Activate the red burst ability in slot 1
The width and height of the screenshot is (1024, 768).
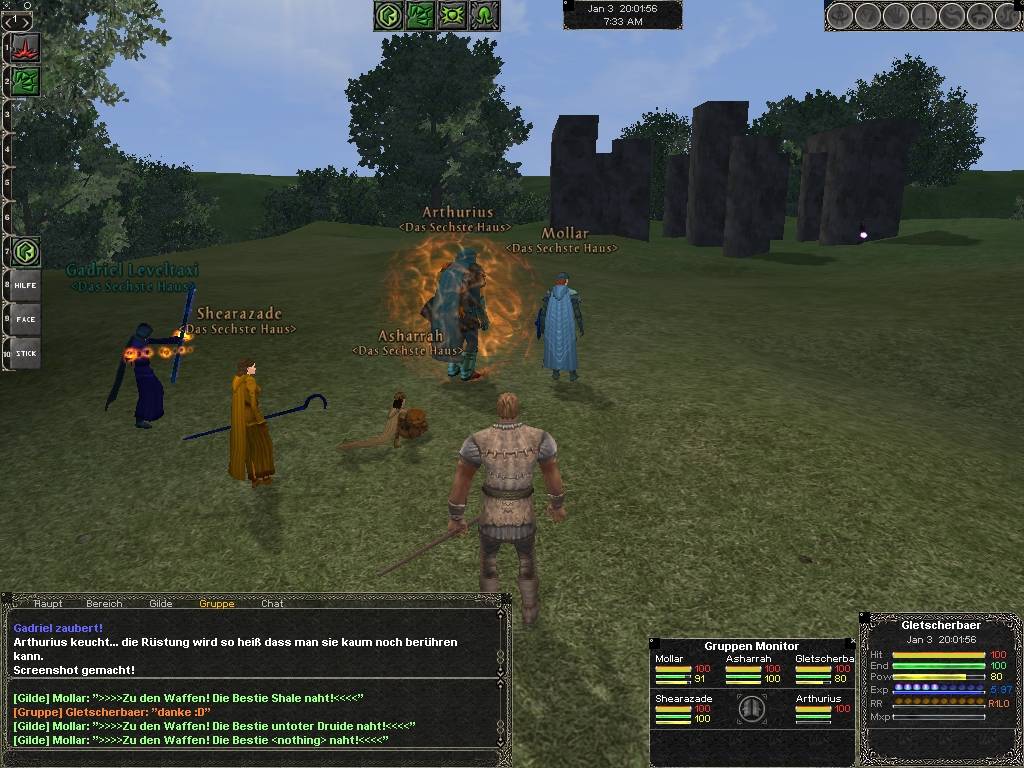[x=26, y=46]
